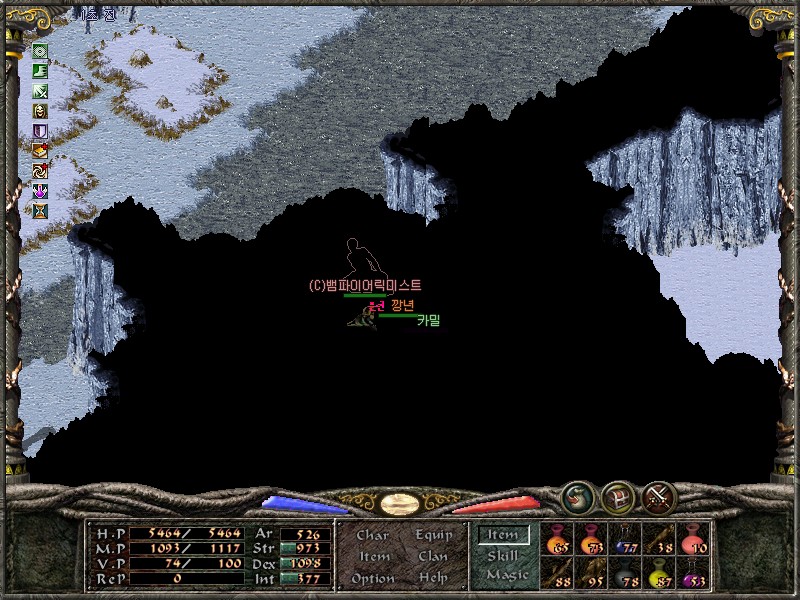Open the Equip menu
Image resolution: width=800 pixels, height=600 pixels.
pyautogui.click(x=431, y=535)
